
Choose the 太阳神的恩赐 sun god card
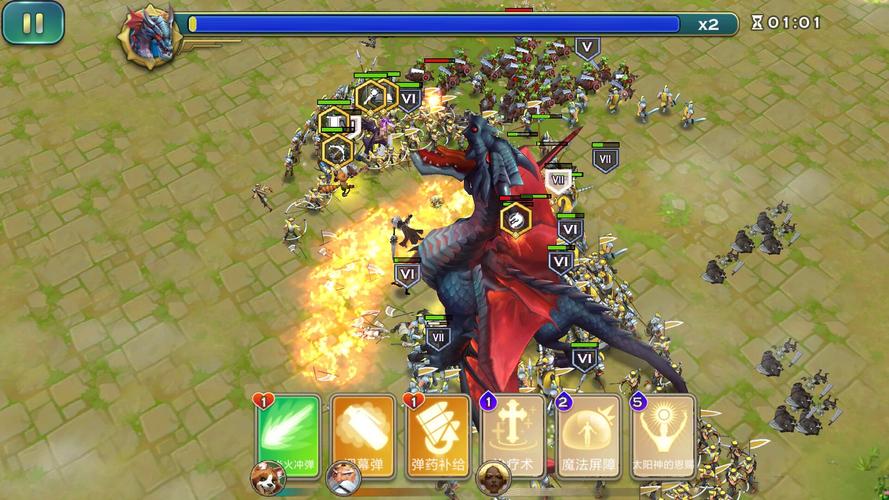tap(663, 434)
